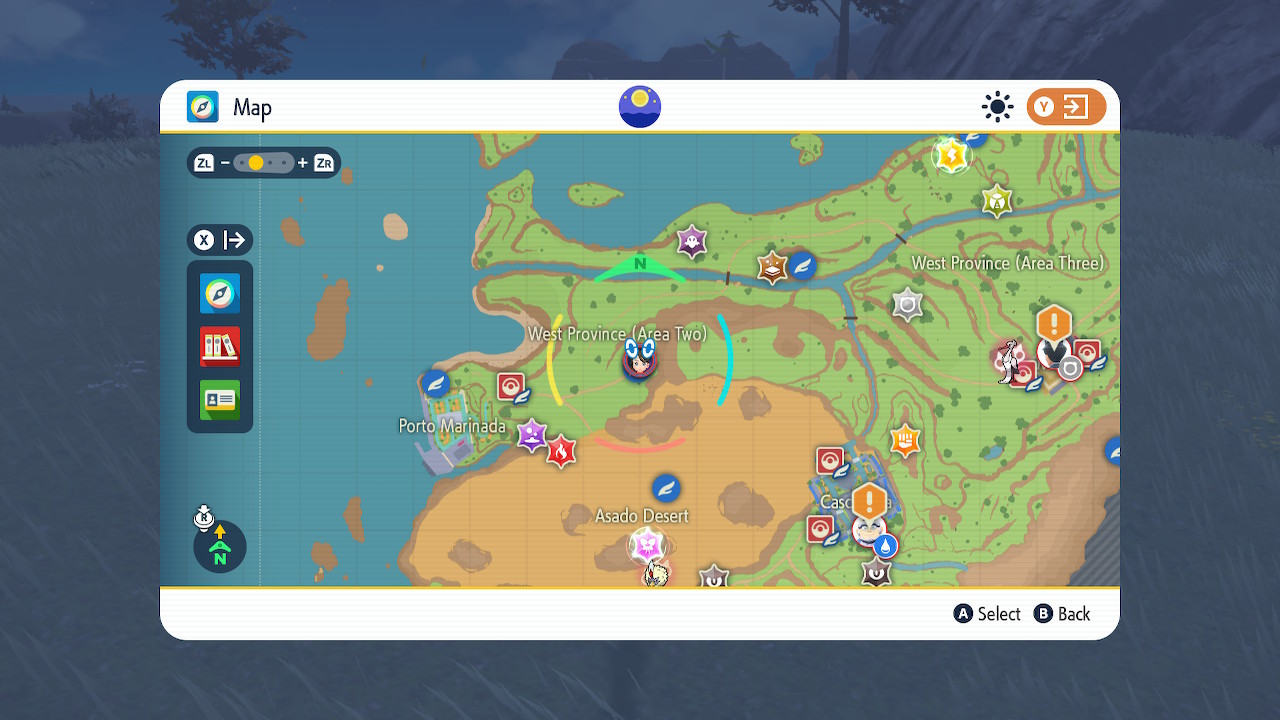
Task: Click the player position marker
Action: 640,357
